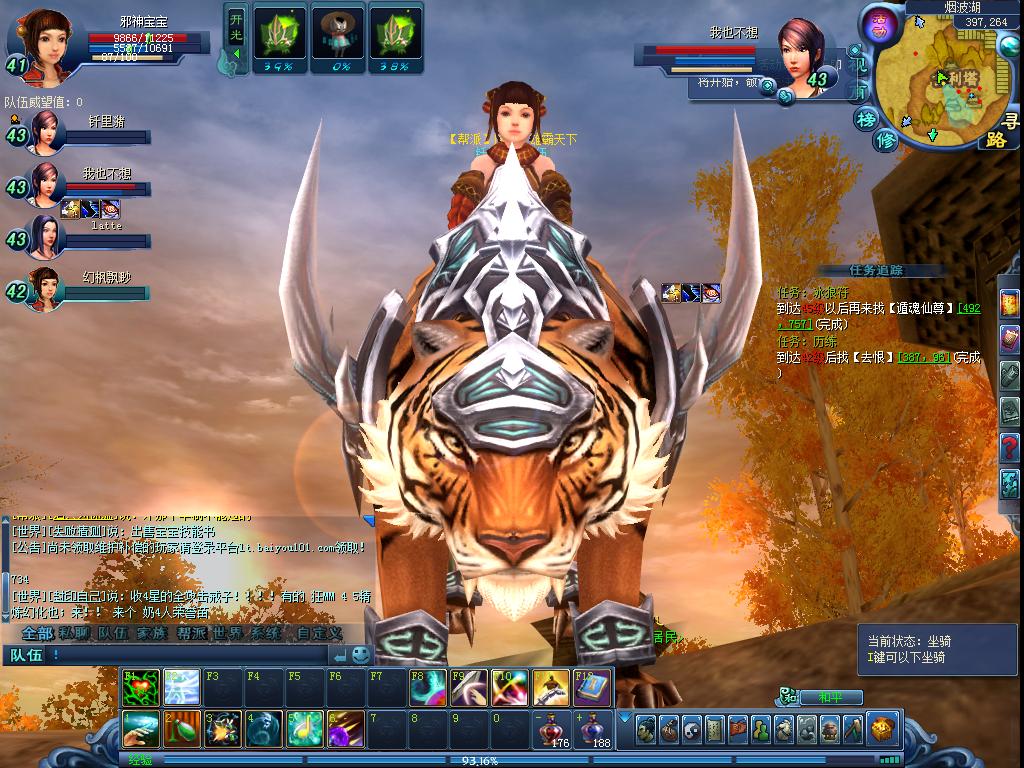
Task: Open the 榜 ranking button
Action: [x=865, y=119]
